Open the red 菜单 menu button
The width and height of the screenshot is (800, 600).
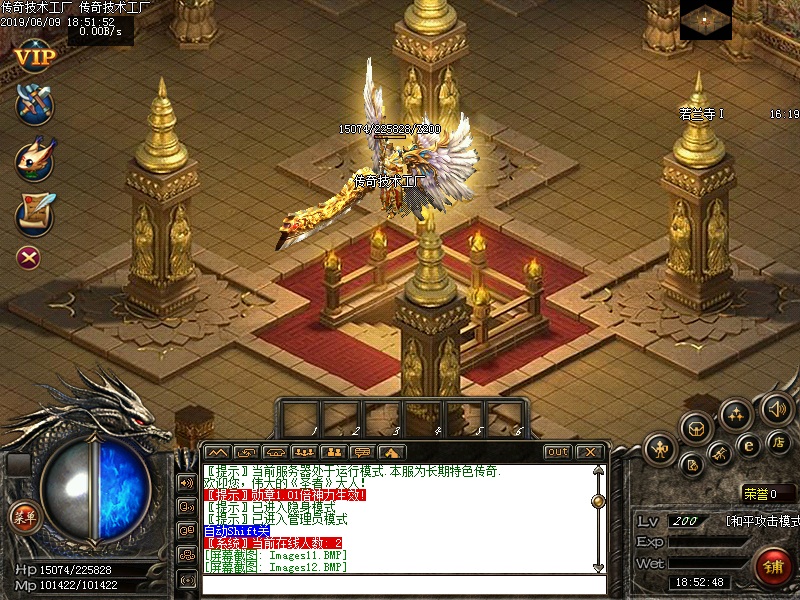coord(23,517)
